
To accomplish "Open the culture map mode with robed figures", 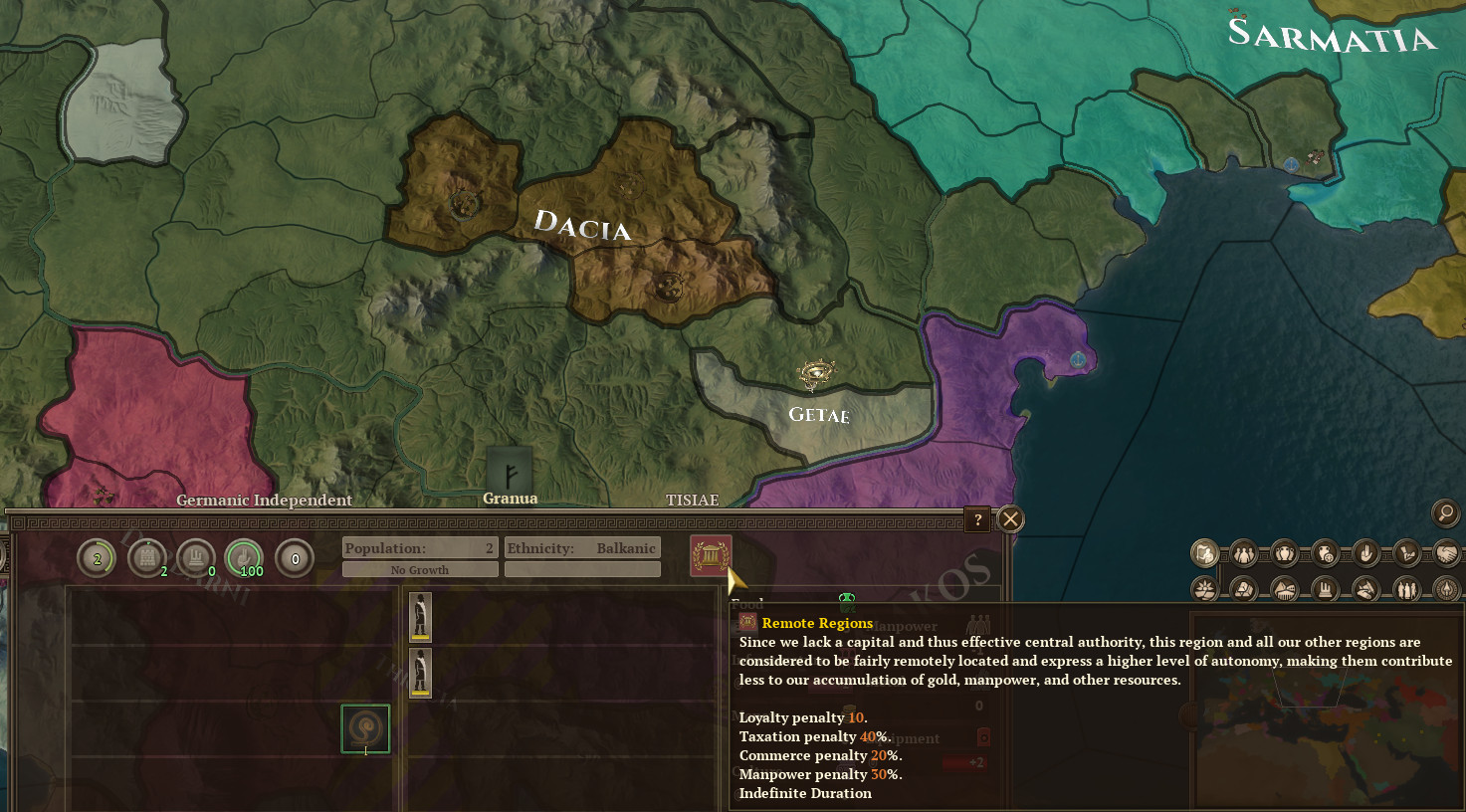I will (x=1405, y=589).
